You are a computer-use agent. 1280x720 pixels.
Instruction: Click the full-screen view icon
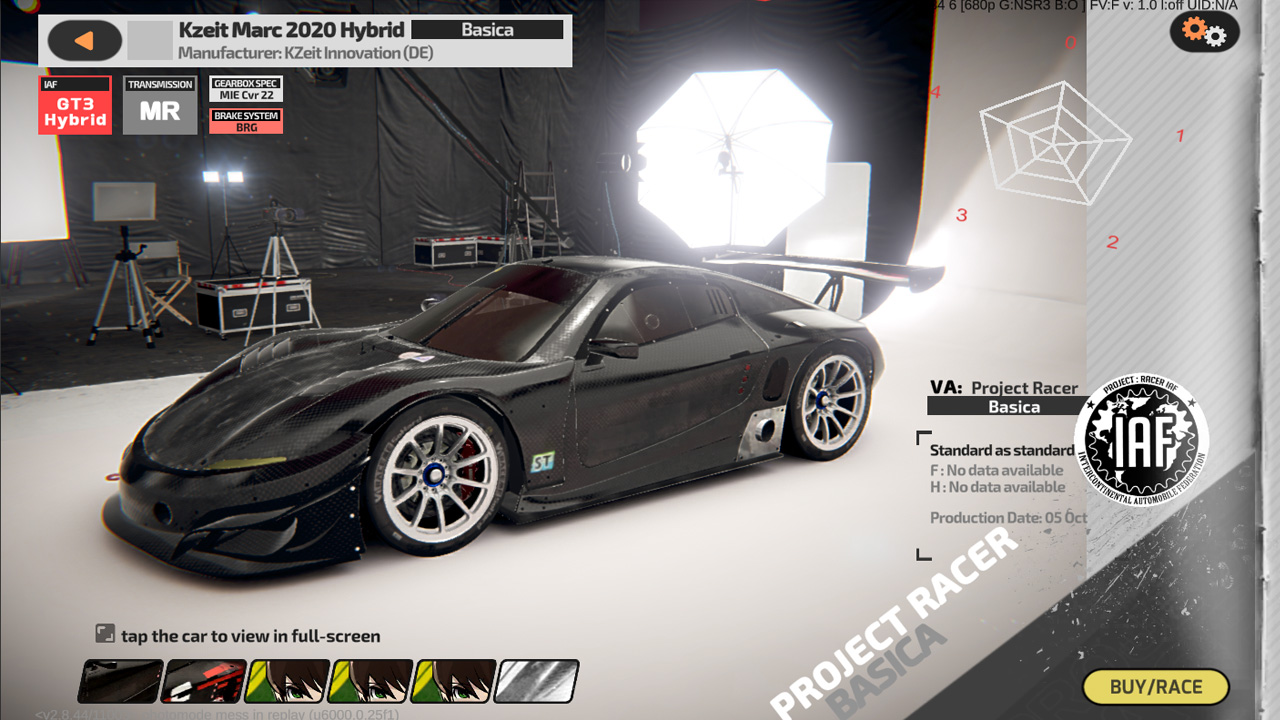[105, 633]
